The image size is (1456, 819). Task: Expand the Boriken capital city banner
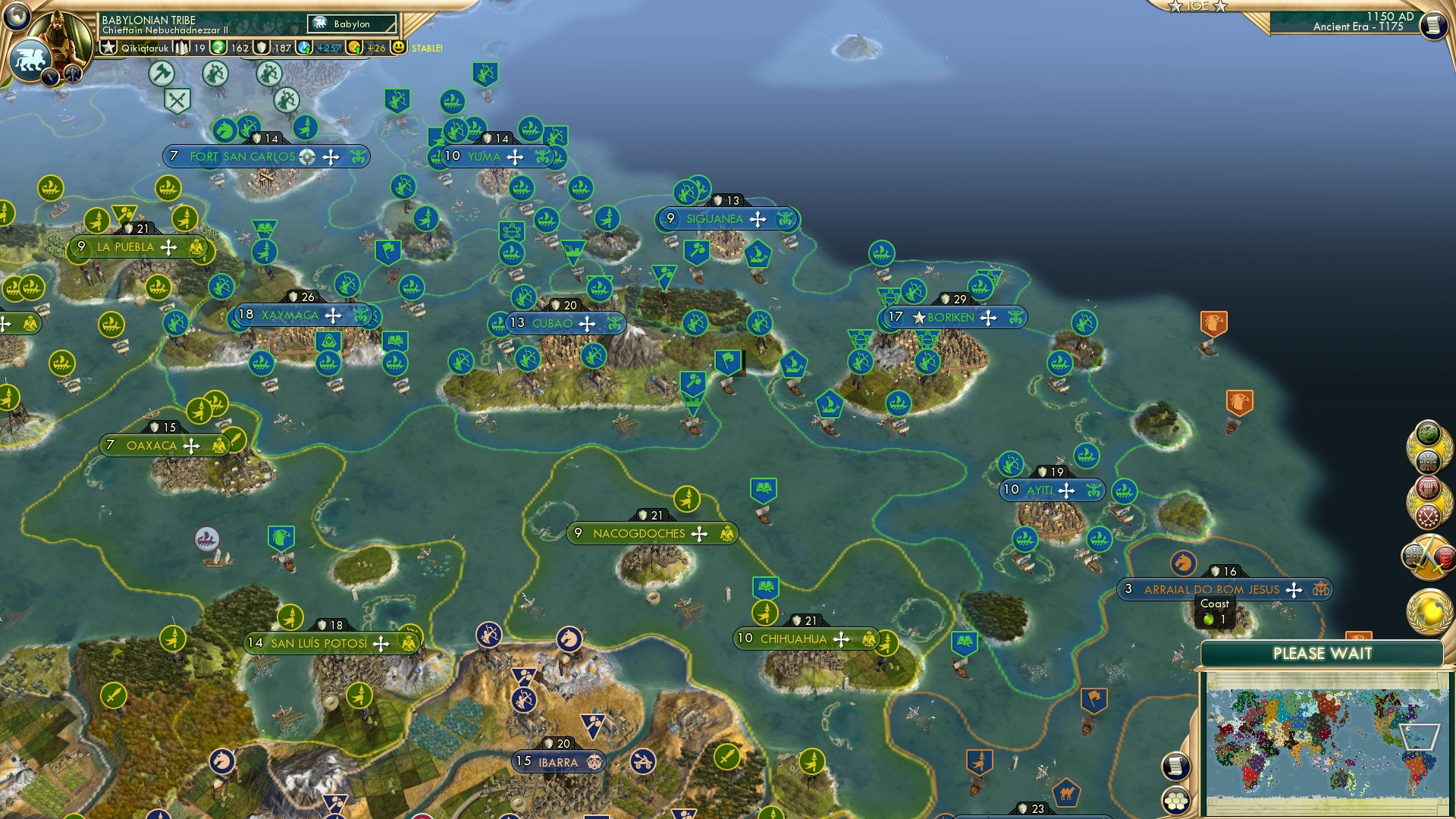[950, 318]
